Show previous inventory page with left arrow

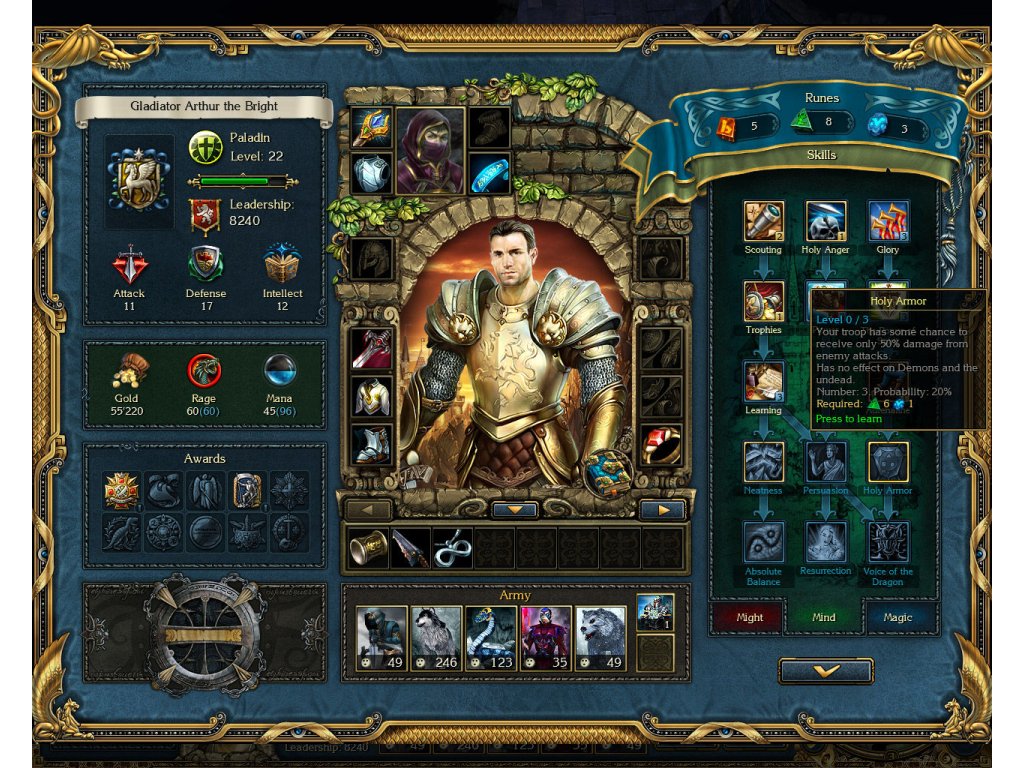click(x=368, y=510)
